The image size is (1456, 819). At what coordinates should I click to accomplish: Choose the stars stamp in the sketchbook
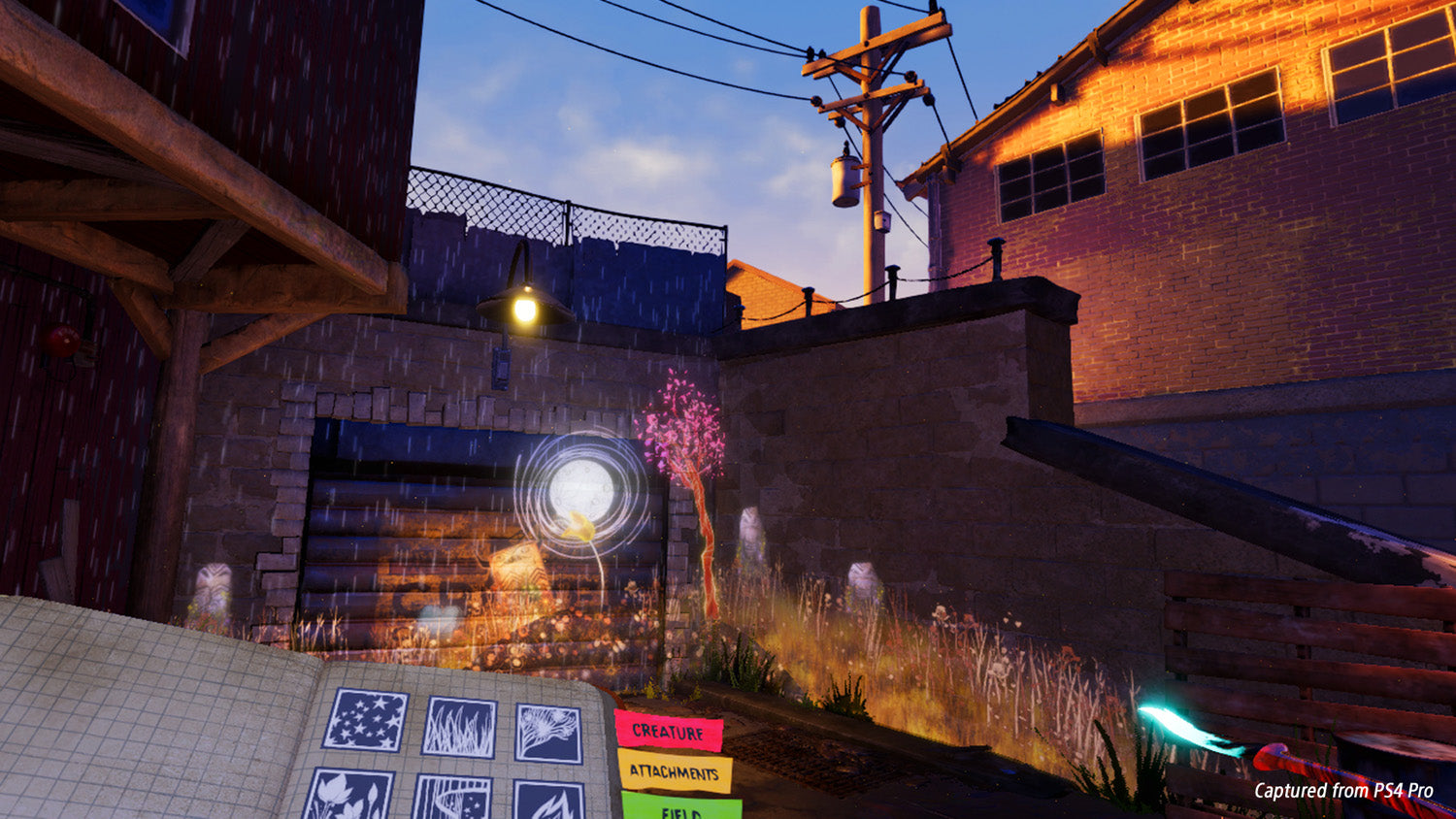[366, 719]
